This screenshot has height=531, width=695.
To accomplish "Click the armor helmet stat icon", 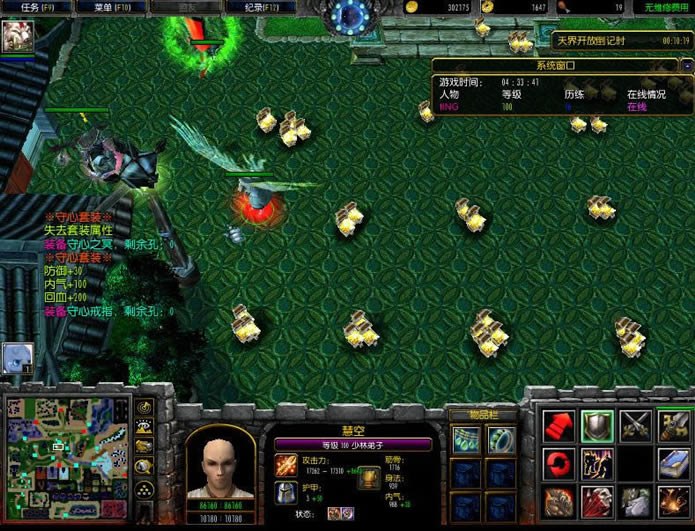I will (285, 493).
